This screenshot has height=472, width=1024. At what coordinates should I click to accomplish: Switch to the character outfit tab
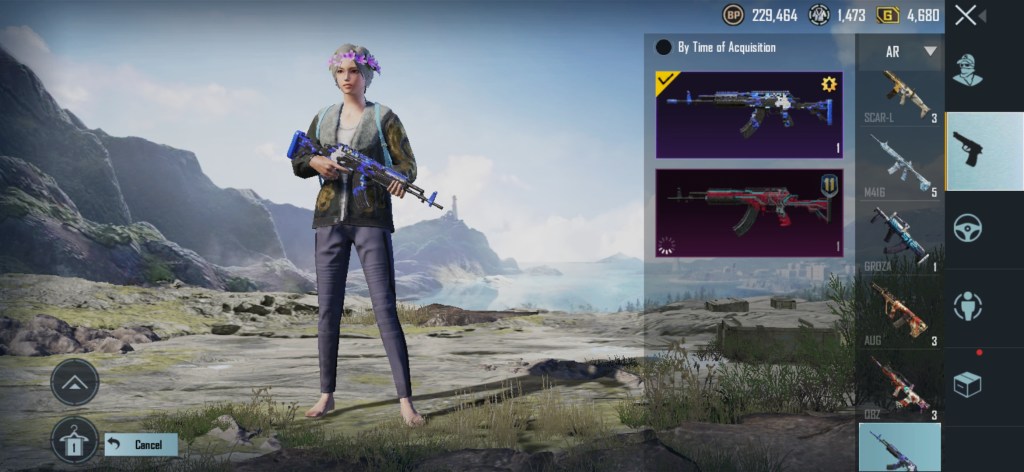tap(967, 71)
